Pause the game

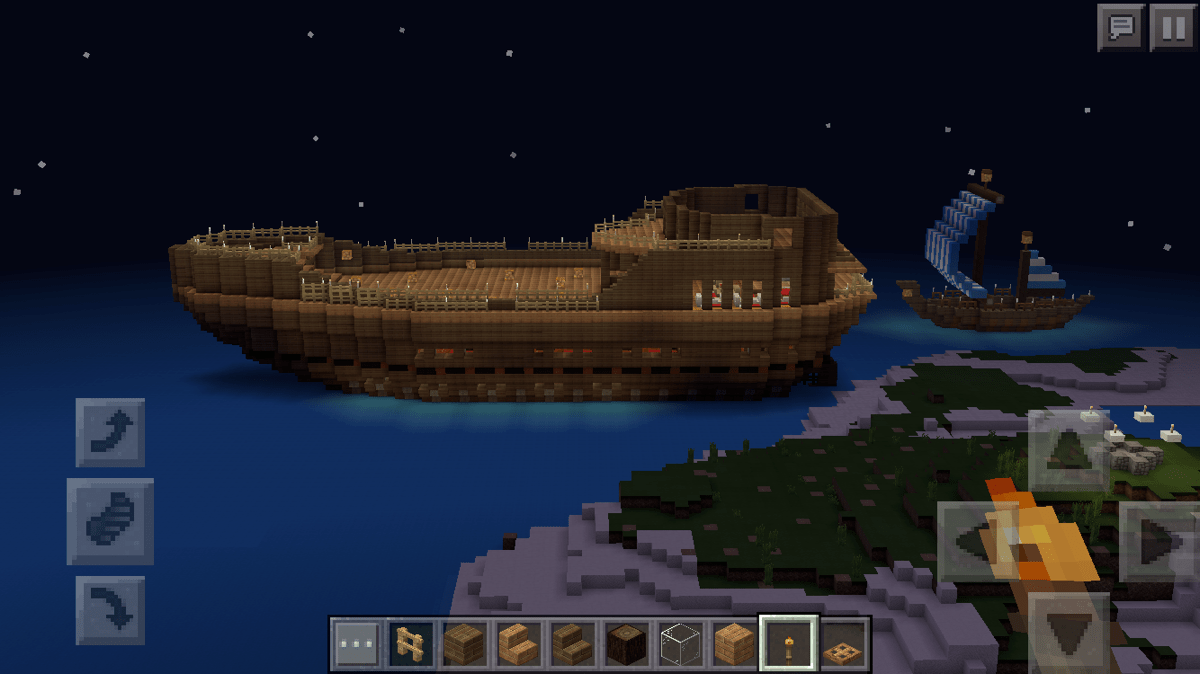(1172, 27)
